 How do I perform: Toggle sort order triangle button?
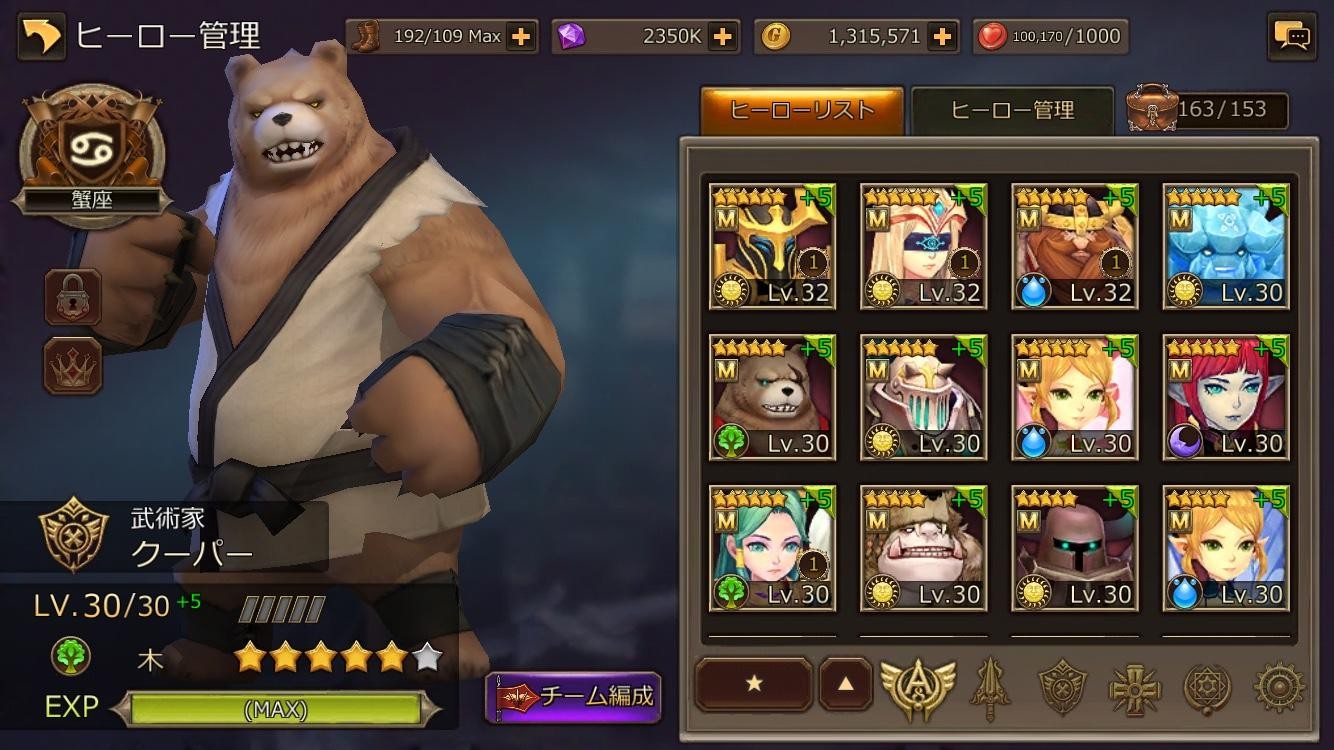(x=846, y=684)
